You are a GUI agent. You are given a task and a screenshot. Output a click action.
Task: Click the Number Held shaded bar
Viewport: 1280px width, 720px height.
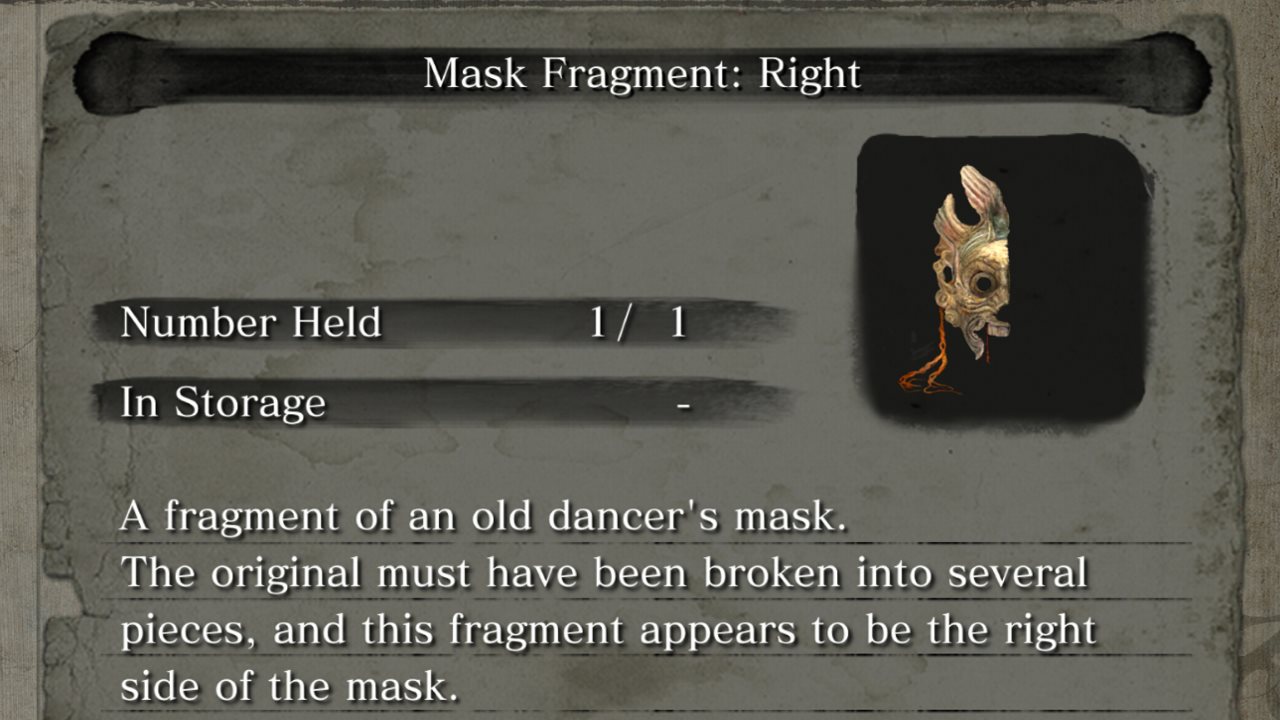pyautogui.click(x=450, y=322)
